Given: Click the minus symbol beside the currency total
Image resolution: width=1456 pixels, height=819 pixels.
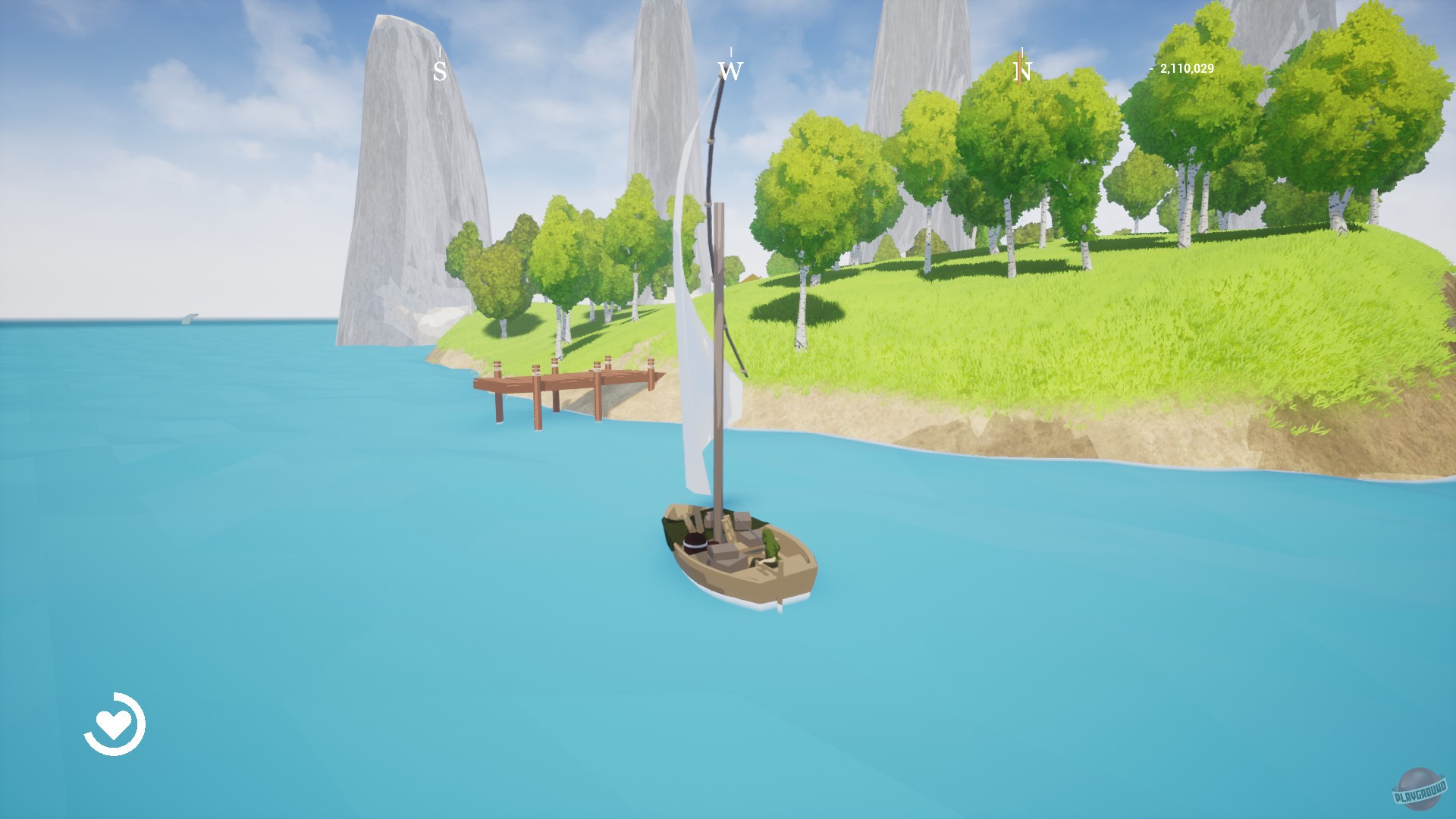Looking at the screenshot, I should (x=1151, y=69).
